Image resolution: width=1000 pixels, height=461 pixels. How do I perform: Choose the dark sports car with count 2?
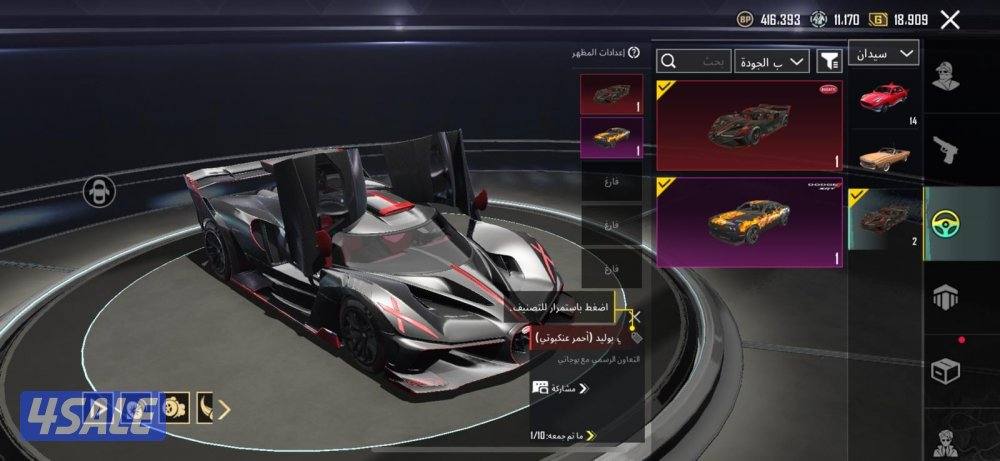pos(884,218)
